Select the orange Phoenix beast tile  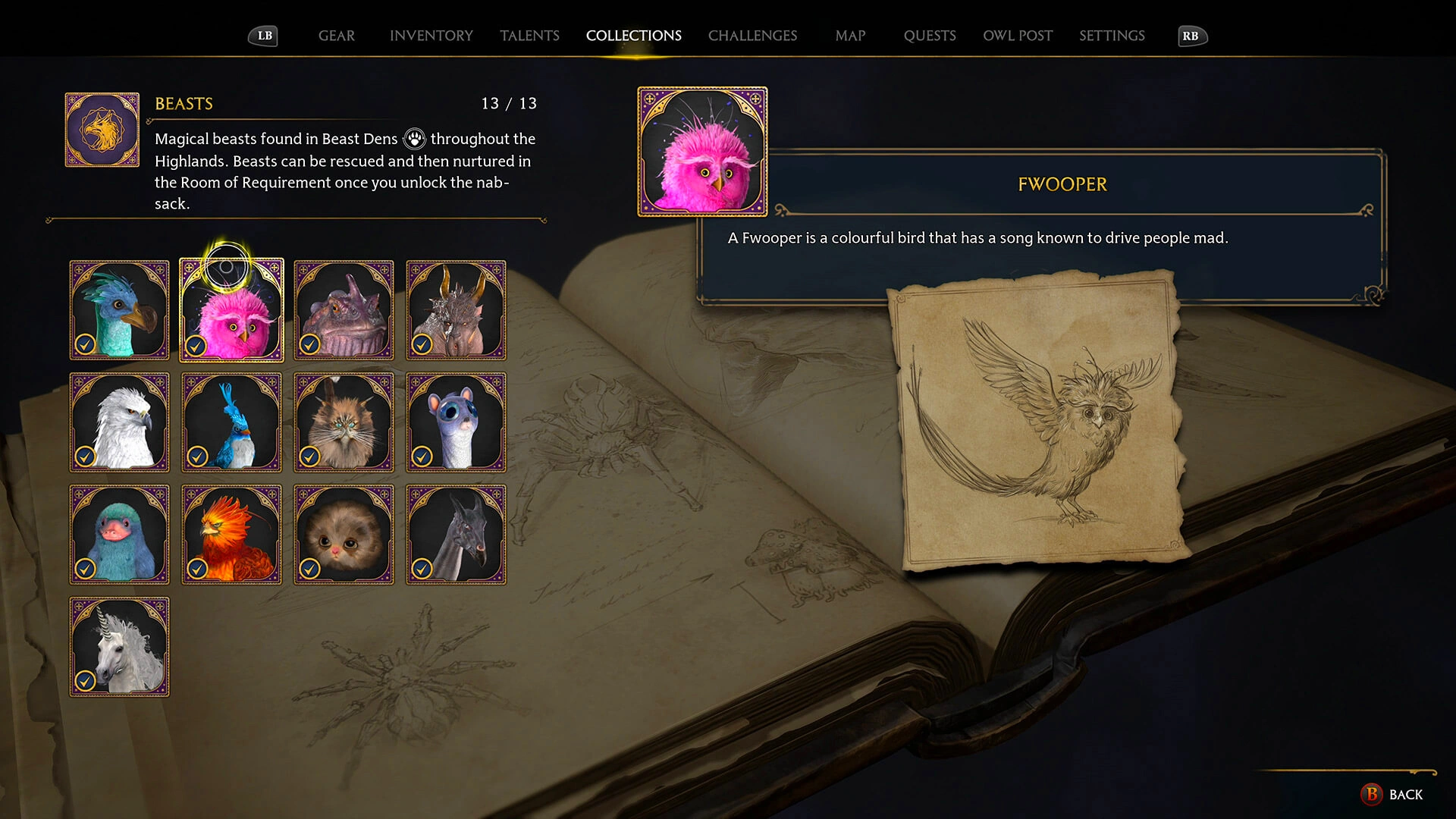point(231,535)
